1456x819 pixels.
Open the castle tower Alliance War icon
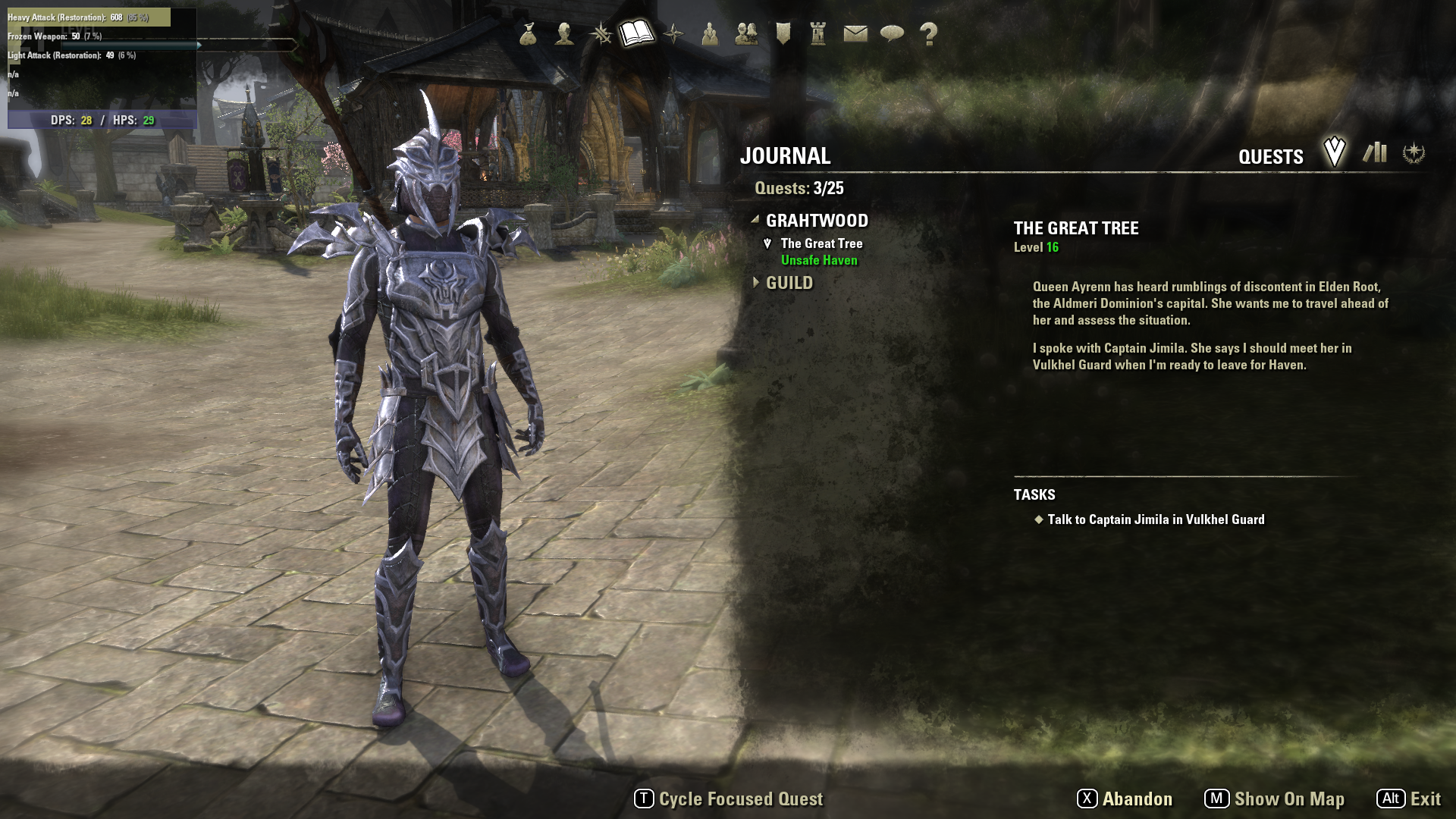tap(818, 33)
